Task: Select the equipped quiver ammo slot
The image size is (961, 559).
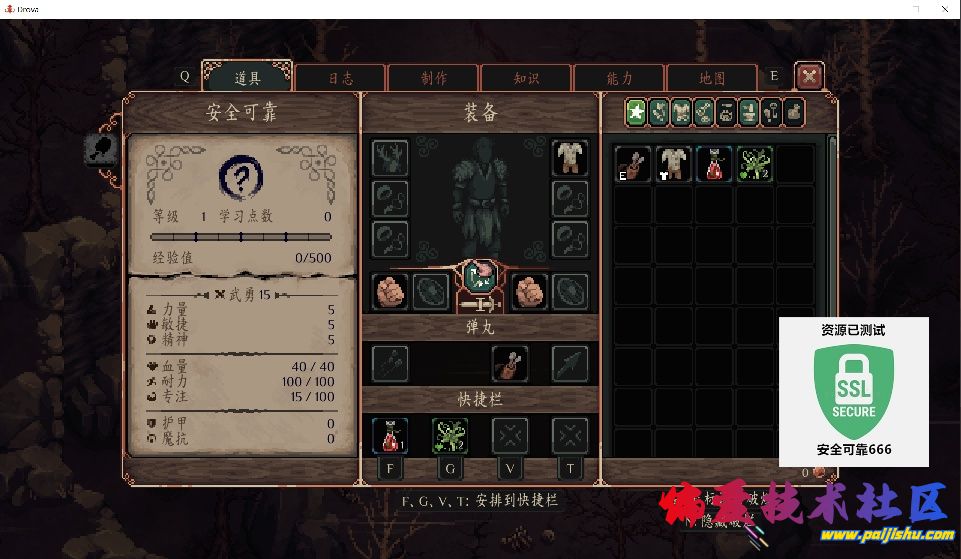Action: click(x=510, y=364)
